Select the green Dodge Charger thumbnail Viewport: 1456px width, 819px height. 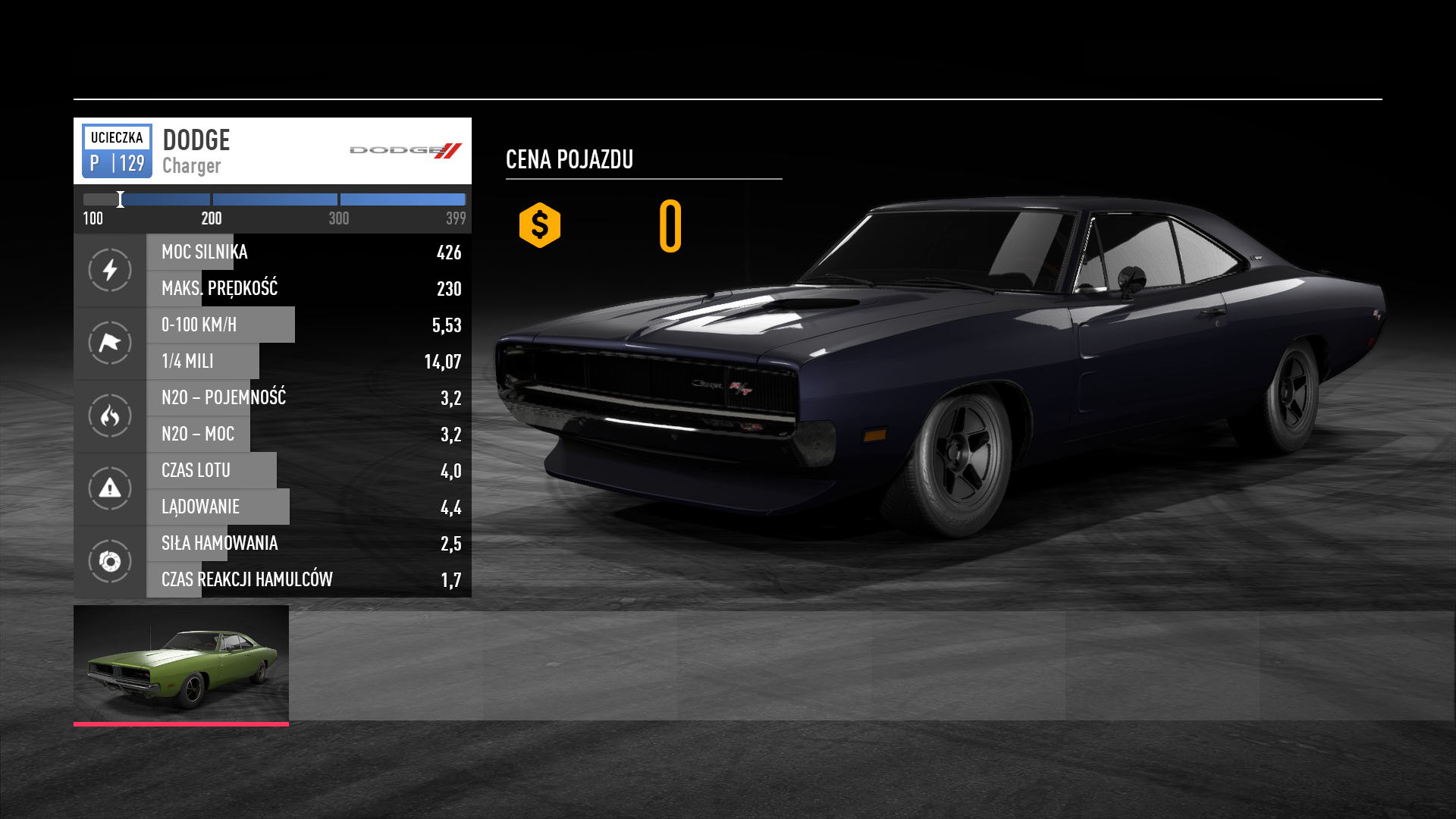[181, 664]
